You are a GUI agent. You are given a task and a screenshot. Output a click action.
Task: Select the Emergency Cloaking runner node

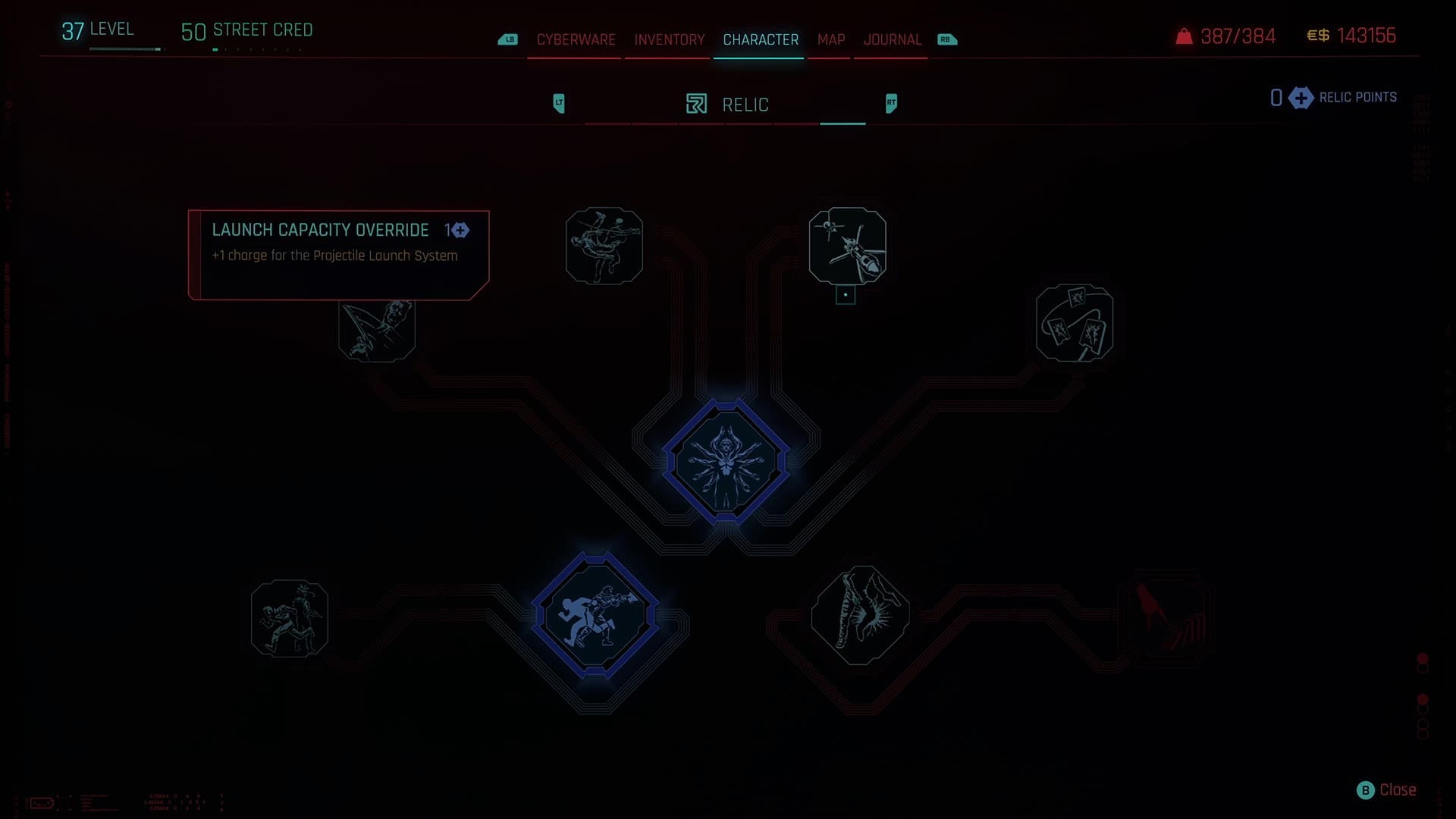coord(593,616)
